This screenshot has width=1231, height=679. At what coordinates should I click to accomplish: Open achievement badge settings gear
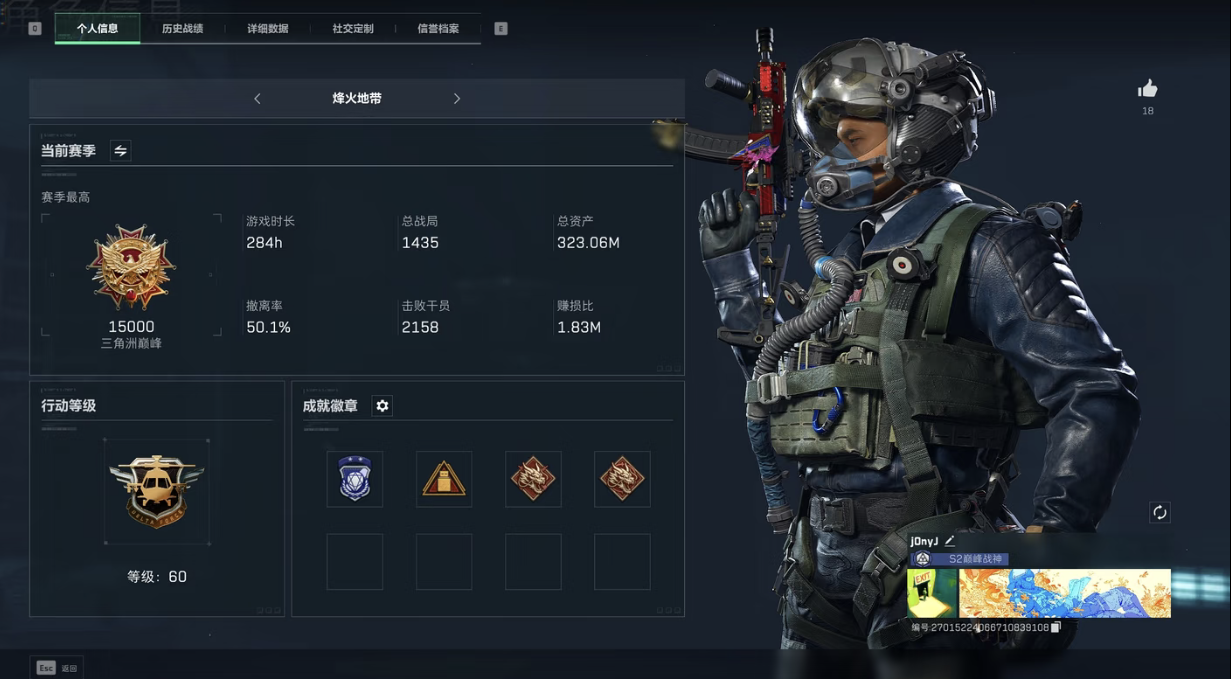click(382, 406)
